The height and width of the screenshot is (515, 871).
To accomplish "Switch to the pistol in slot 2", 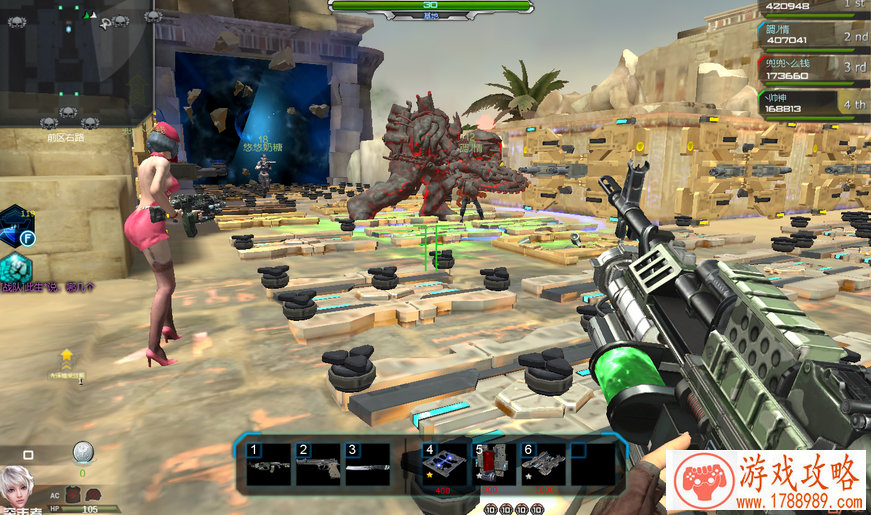I will 317,466.
